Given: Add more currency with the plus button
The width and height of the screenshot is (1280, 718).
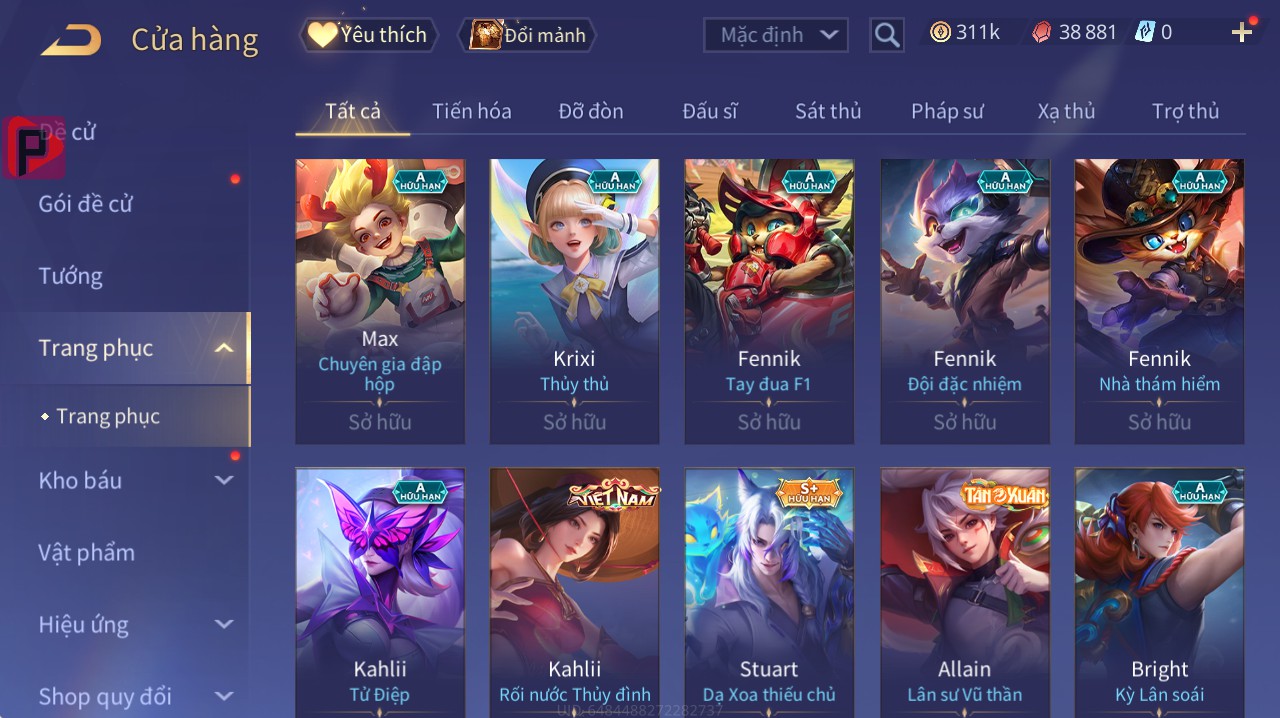Looking at the screenshot, I should [1242, 33].
